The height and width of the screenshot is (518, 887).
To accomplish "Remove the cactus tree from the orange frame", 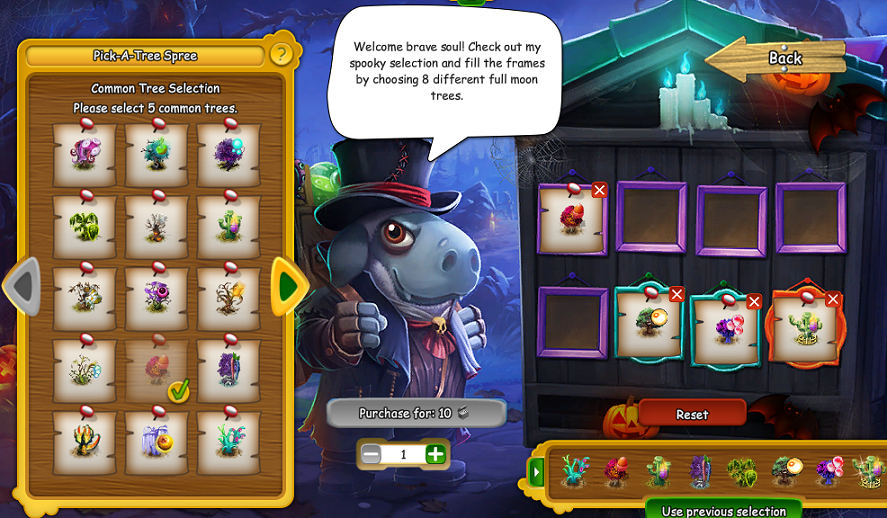I will tap(832, 299).
